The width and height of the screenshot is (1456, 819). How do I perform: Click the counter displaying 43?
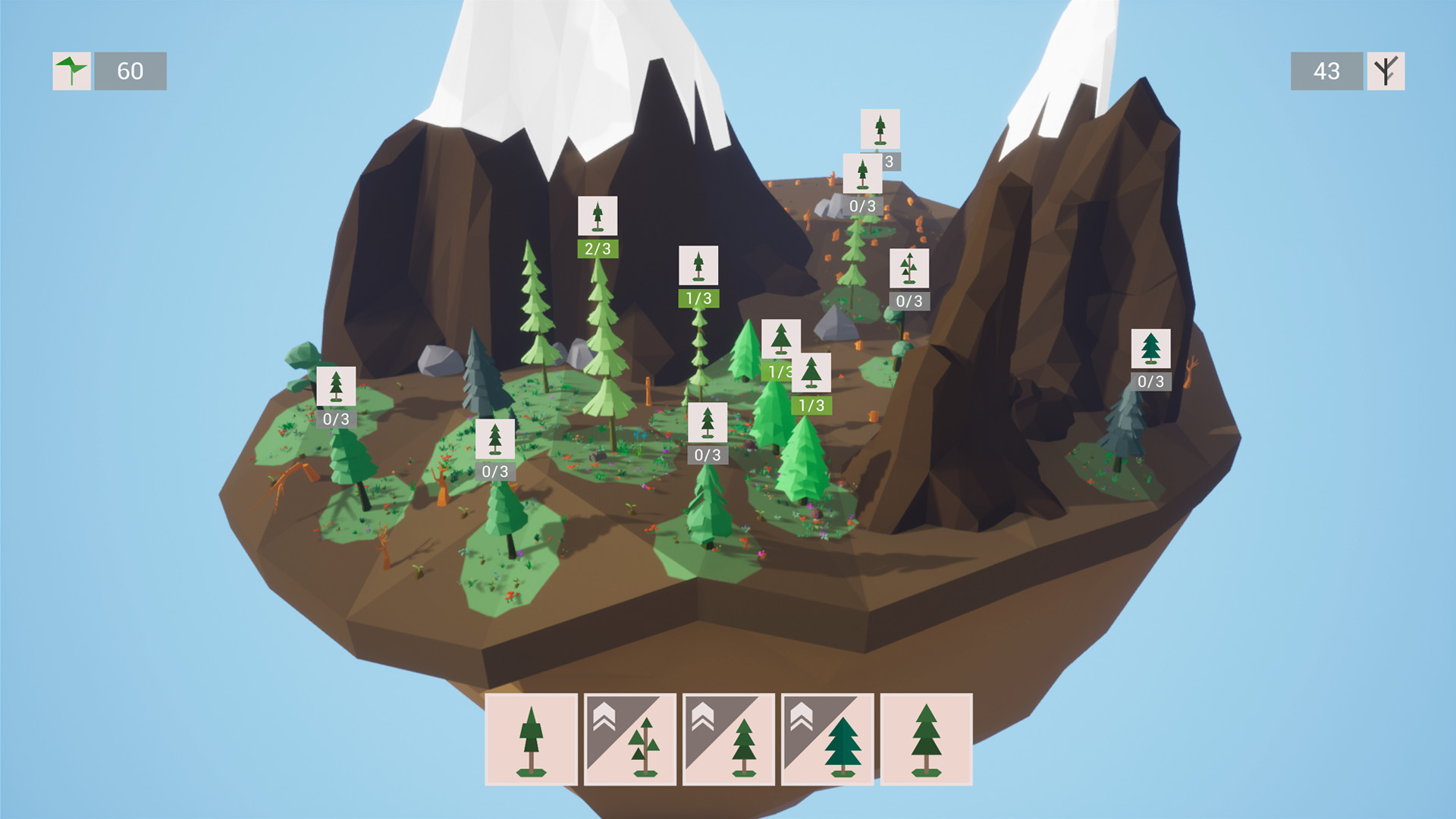pos(1326,72)
